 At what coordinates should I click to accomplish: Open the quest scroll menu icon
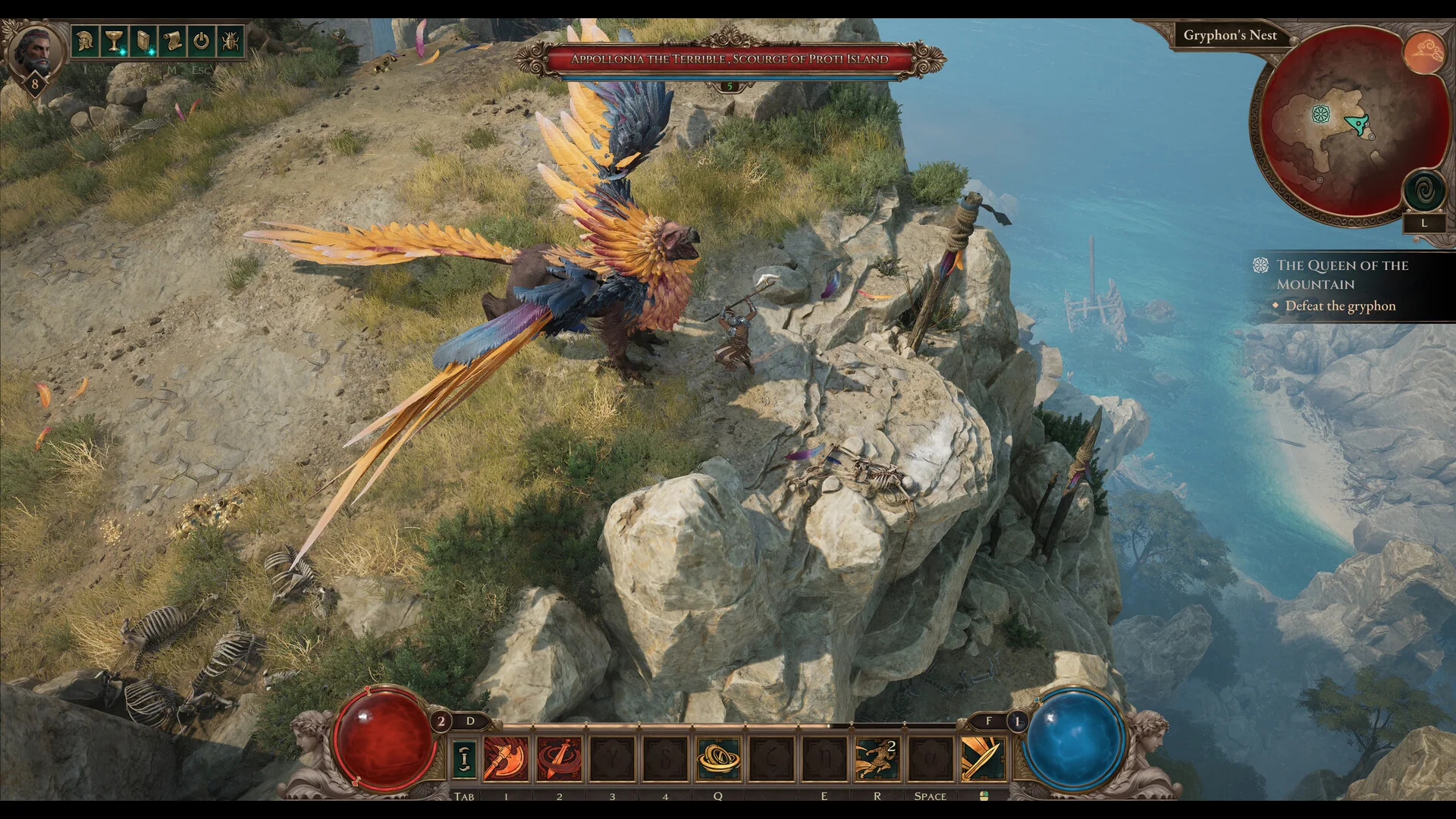tap(173, 40)
